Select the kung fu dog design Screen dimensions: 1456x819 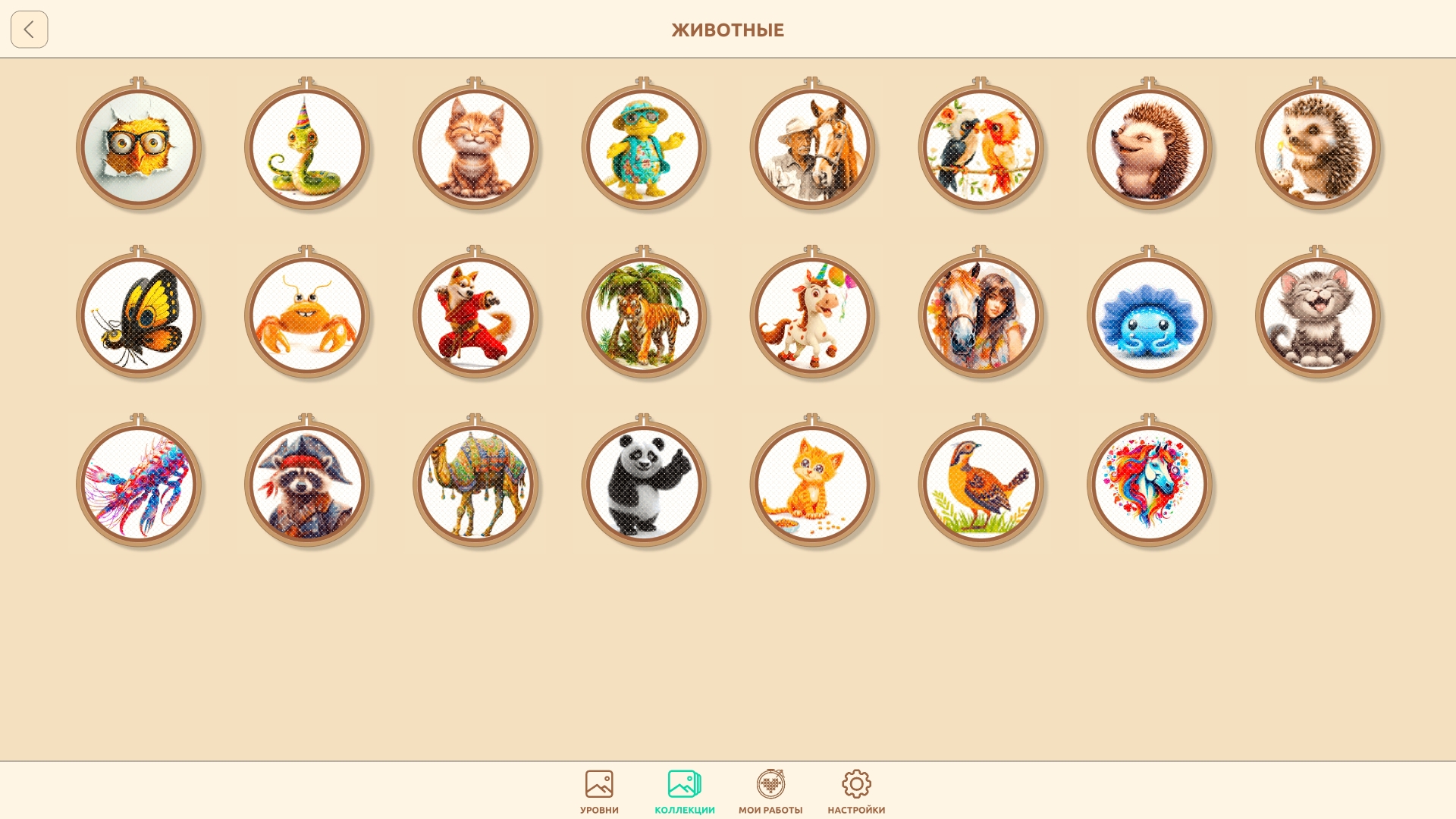coord(475,316)
